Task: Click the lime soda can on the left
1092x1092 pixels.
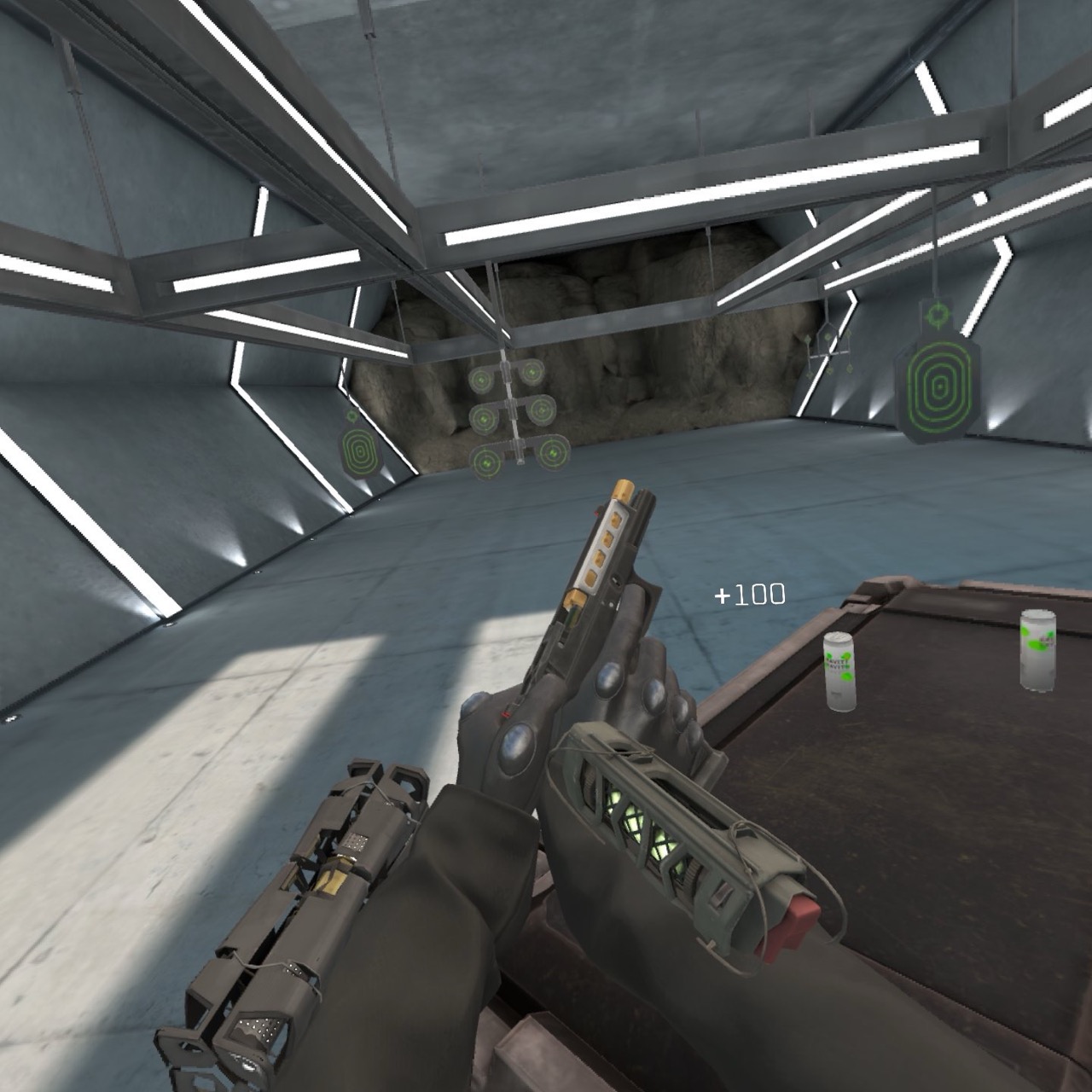Action: 840,670
